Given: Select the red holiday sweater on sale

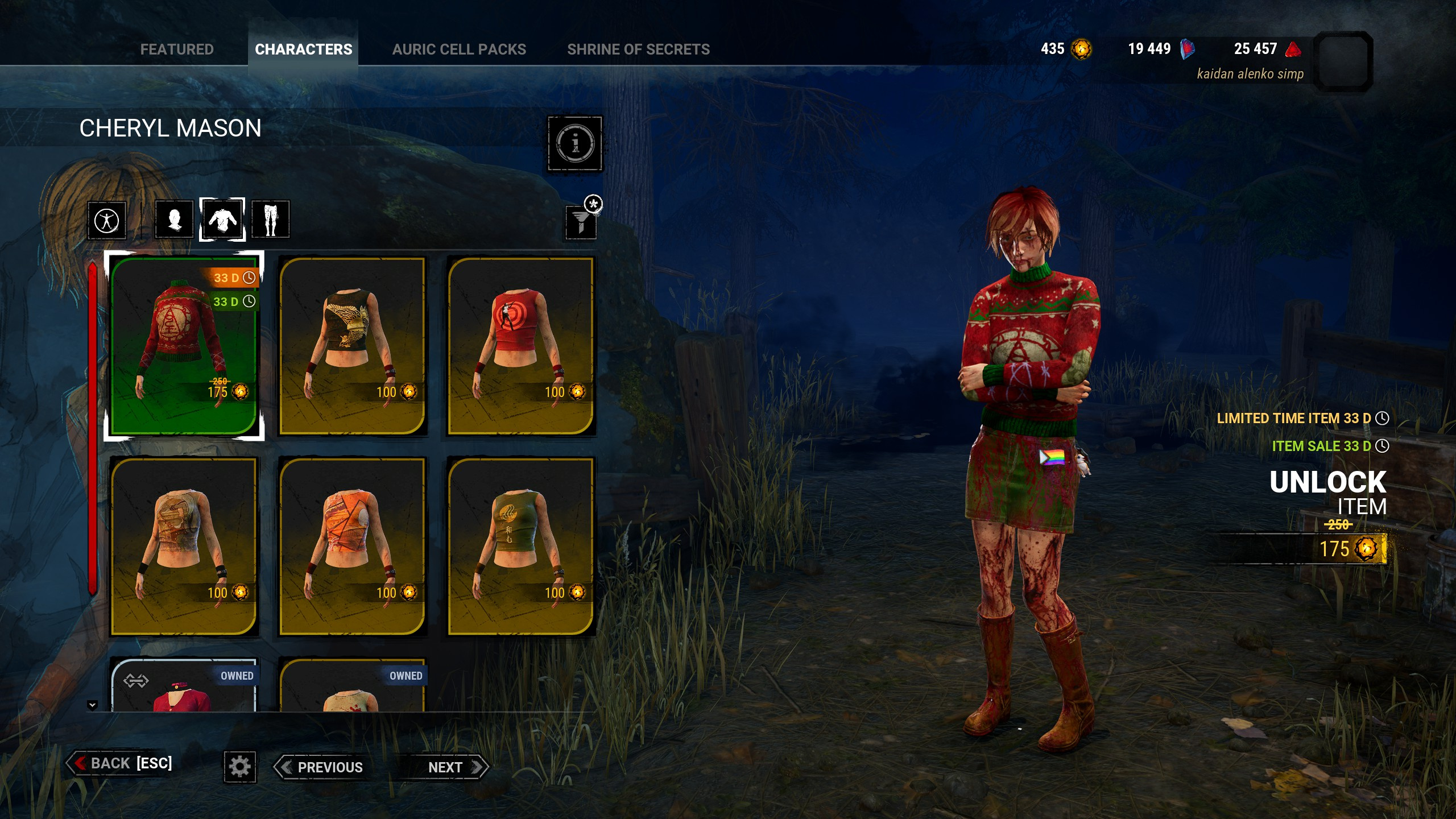Looking at the screenshot, I should [184, 346].
